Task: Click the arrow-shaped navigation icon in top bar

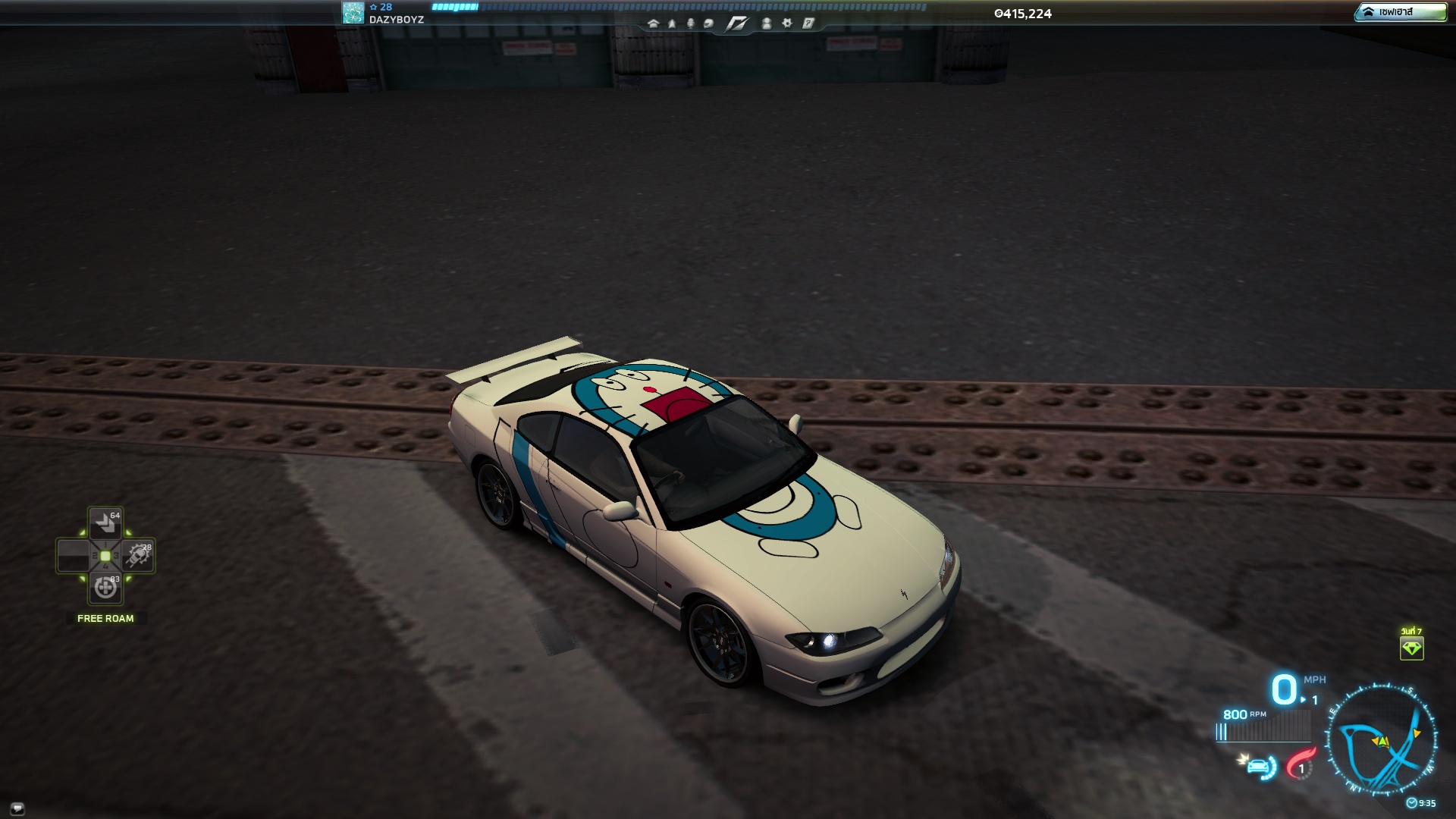Action: tap(672, 24)
